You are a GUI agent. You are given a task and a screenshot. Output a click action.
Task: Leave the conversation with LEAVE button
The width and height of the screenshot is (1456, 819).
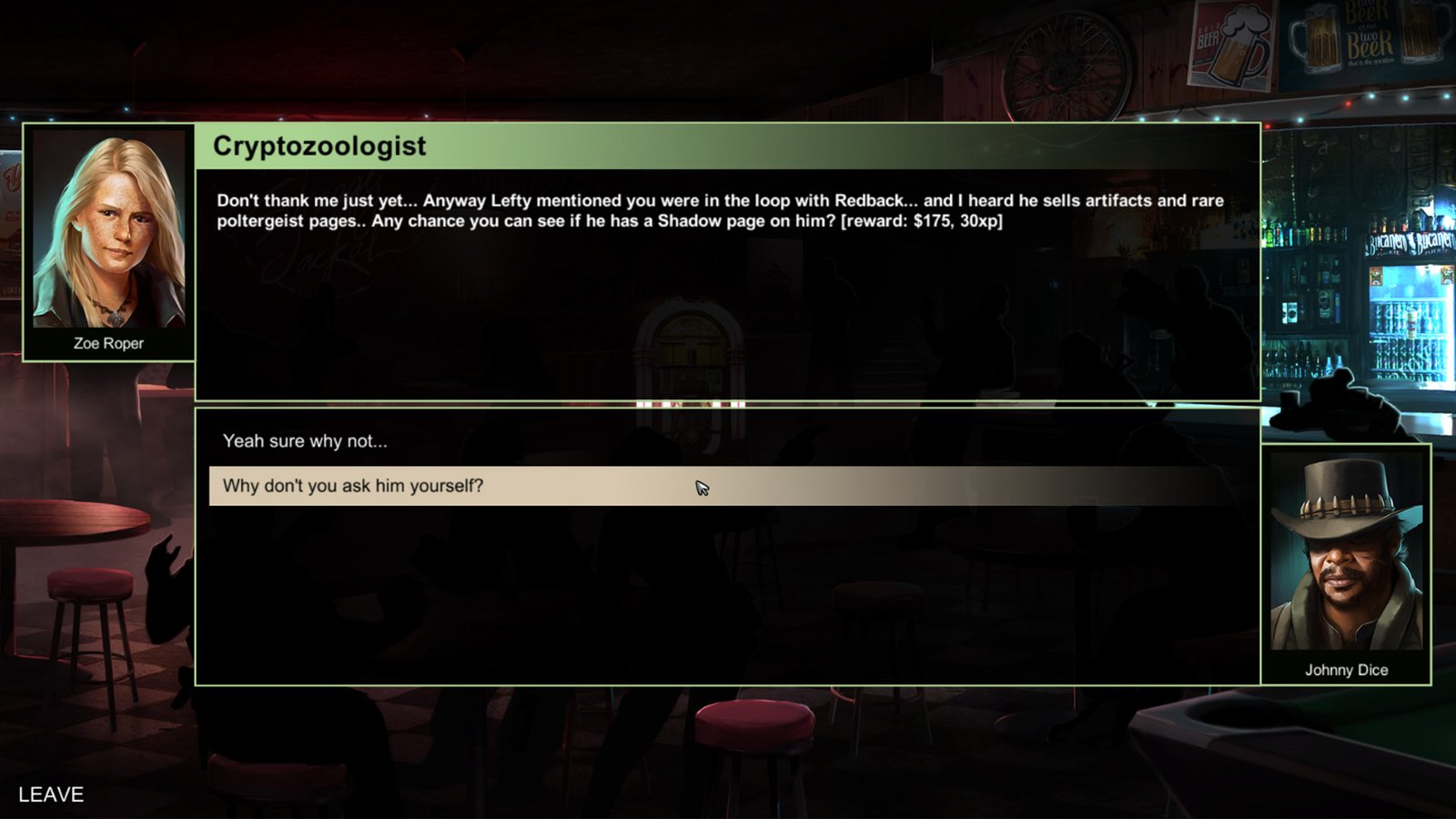pos(51,794)
